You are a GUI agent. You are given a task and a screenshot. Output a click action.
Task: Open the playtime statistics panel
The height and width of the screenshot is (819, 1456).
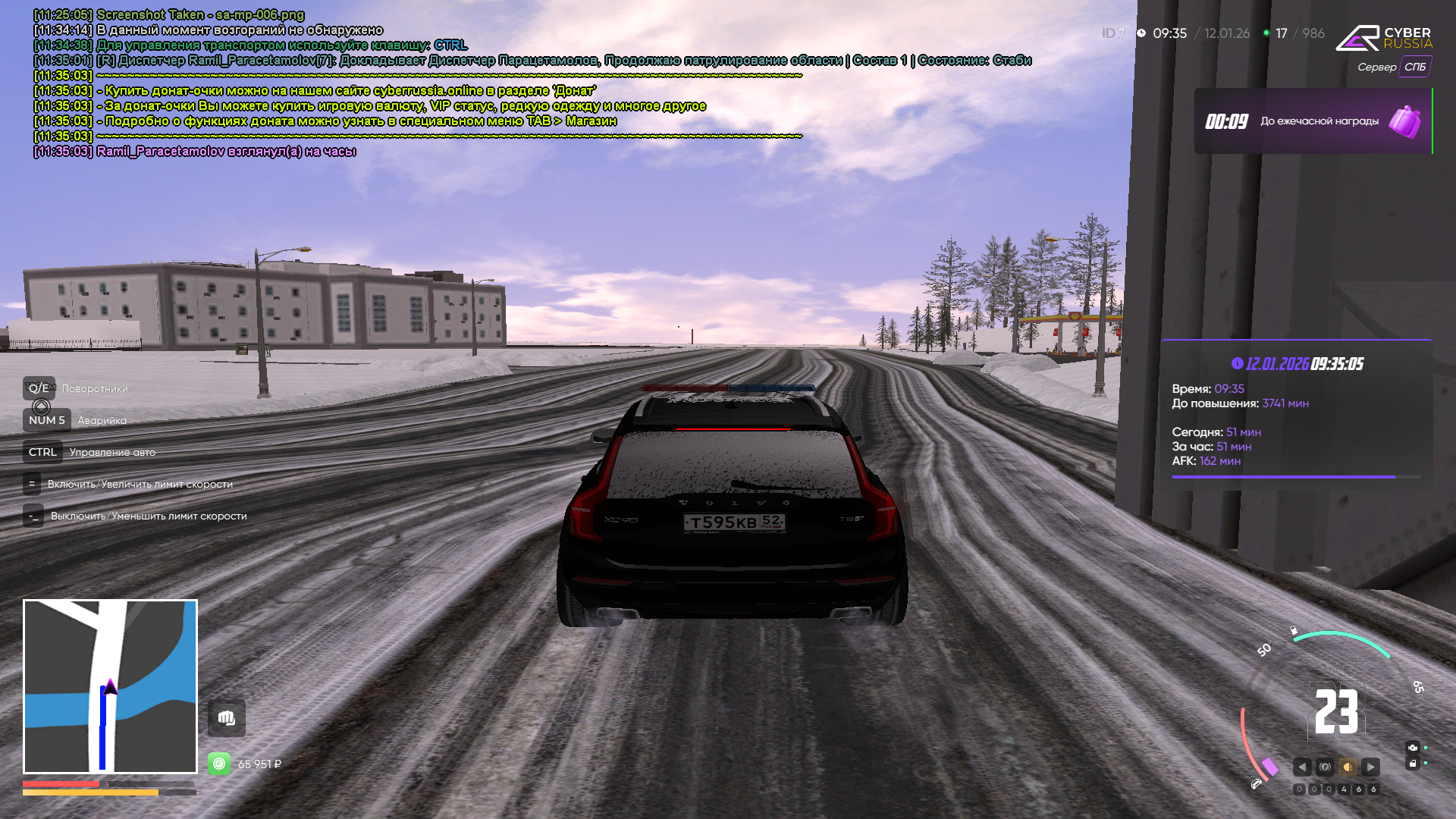[x=1295, y=413]
